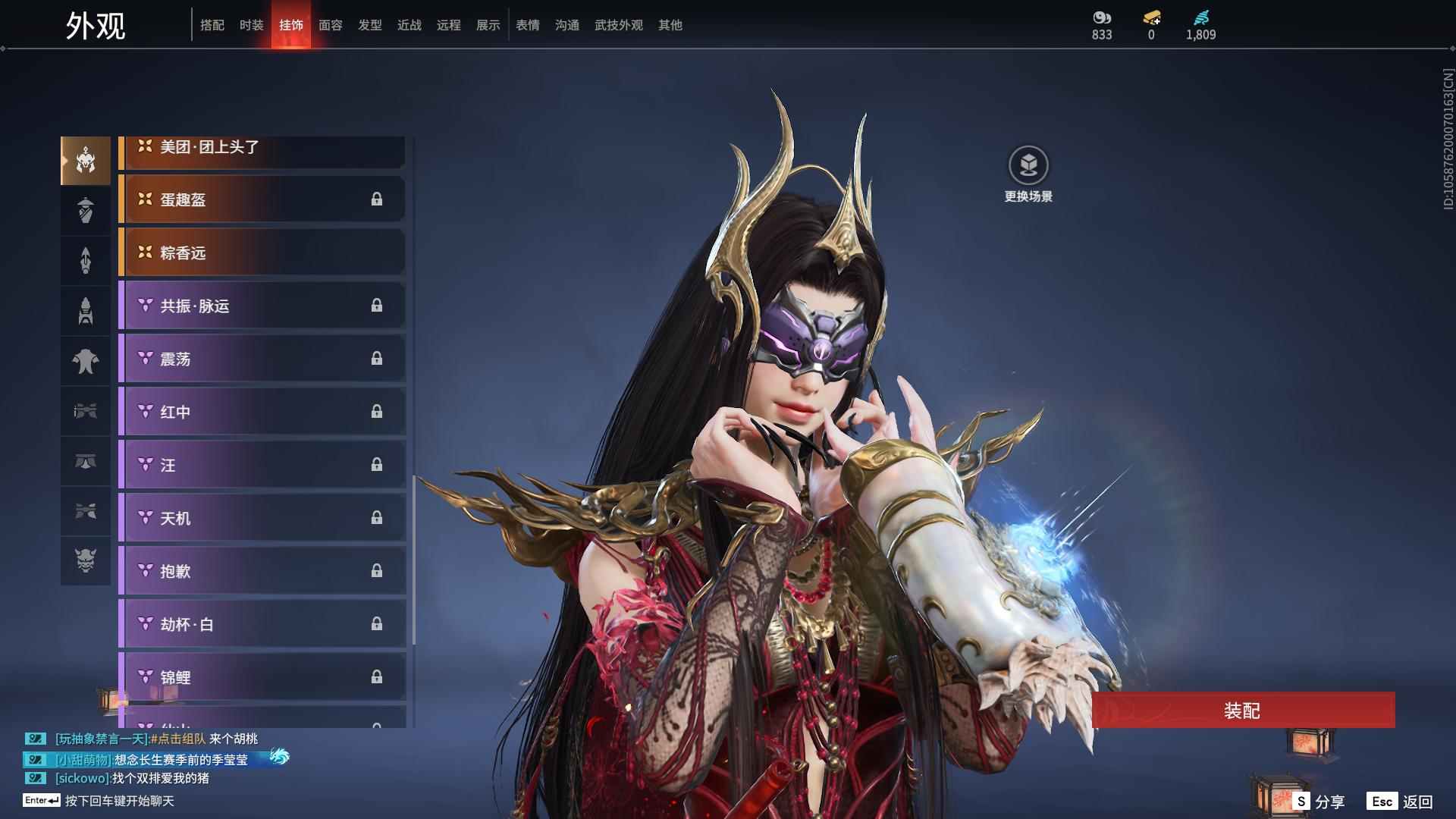This screenshot has height=819, width=1456.
Task: Select the 劫杯·白 entry
Action: point(262,624)
